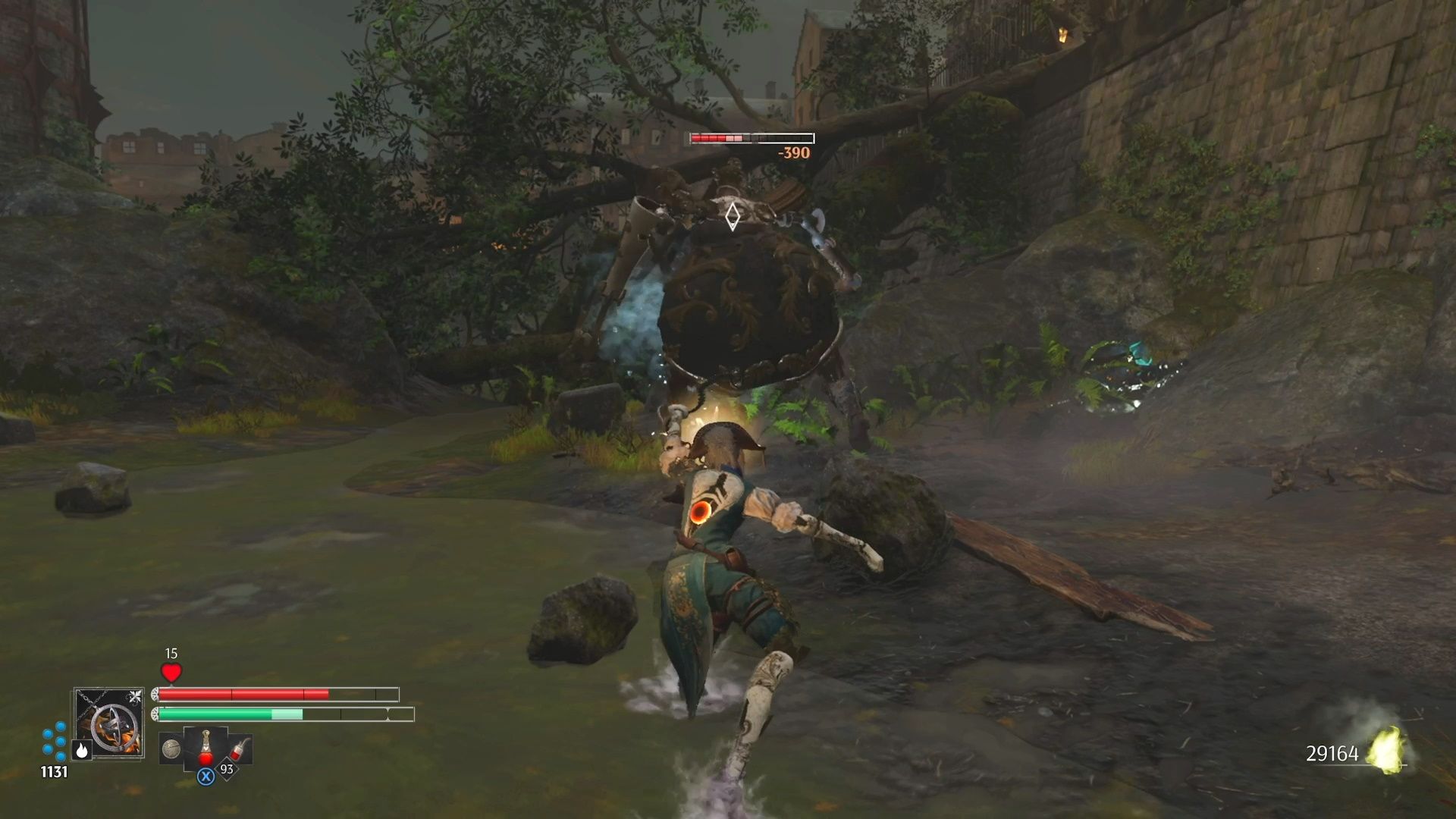Click the -390 damage number
Image resolution: width=1456 pixels, height=819 pixels.
tap(793, 151)
